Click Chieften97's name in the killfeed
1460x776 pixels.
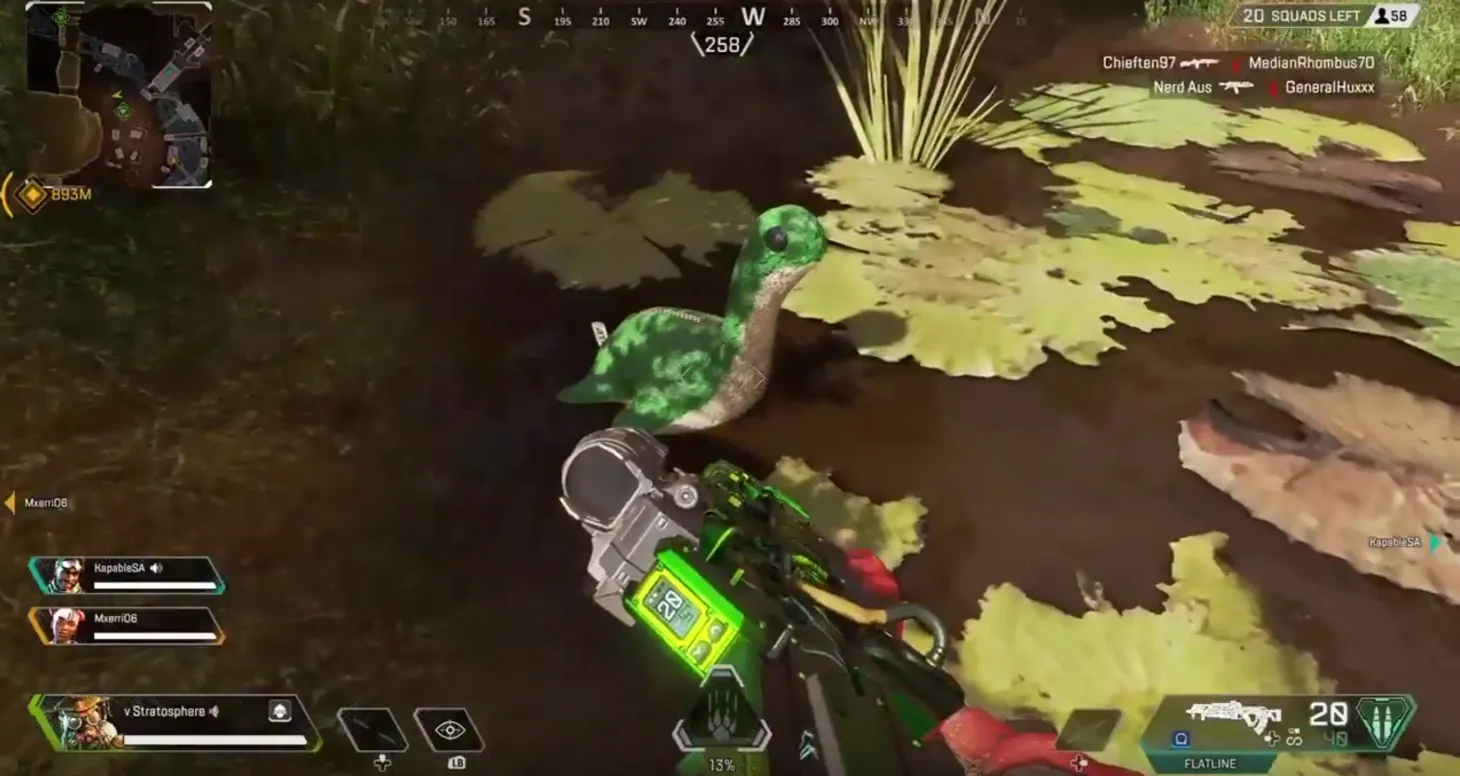1138,62
